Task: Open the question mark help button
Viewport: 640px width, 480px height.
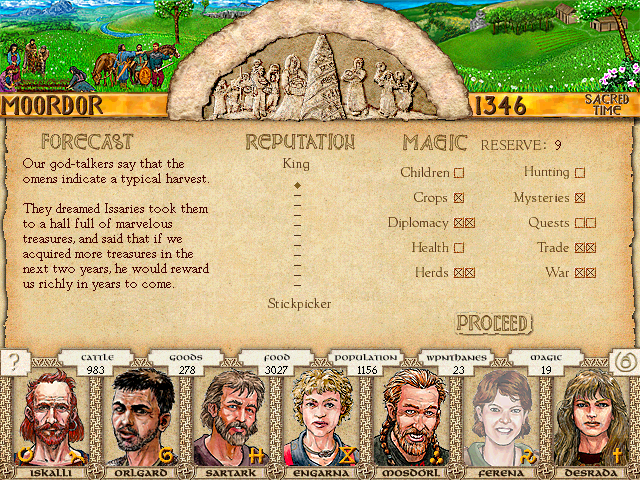Action: tap(14, 362)
